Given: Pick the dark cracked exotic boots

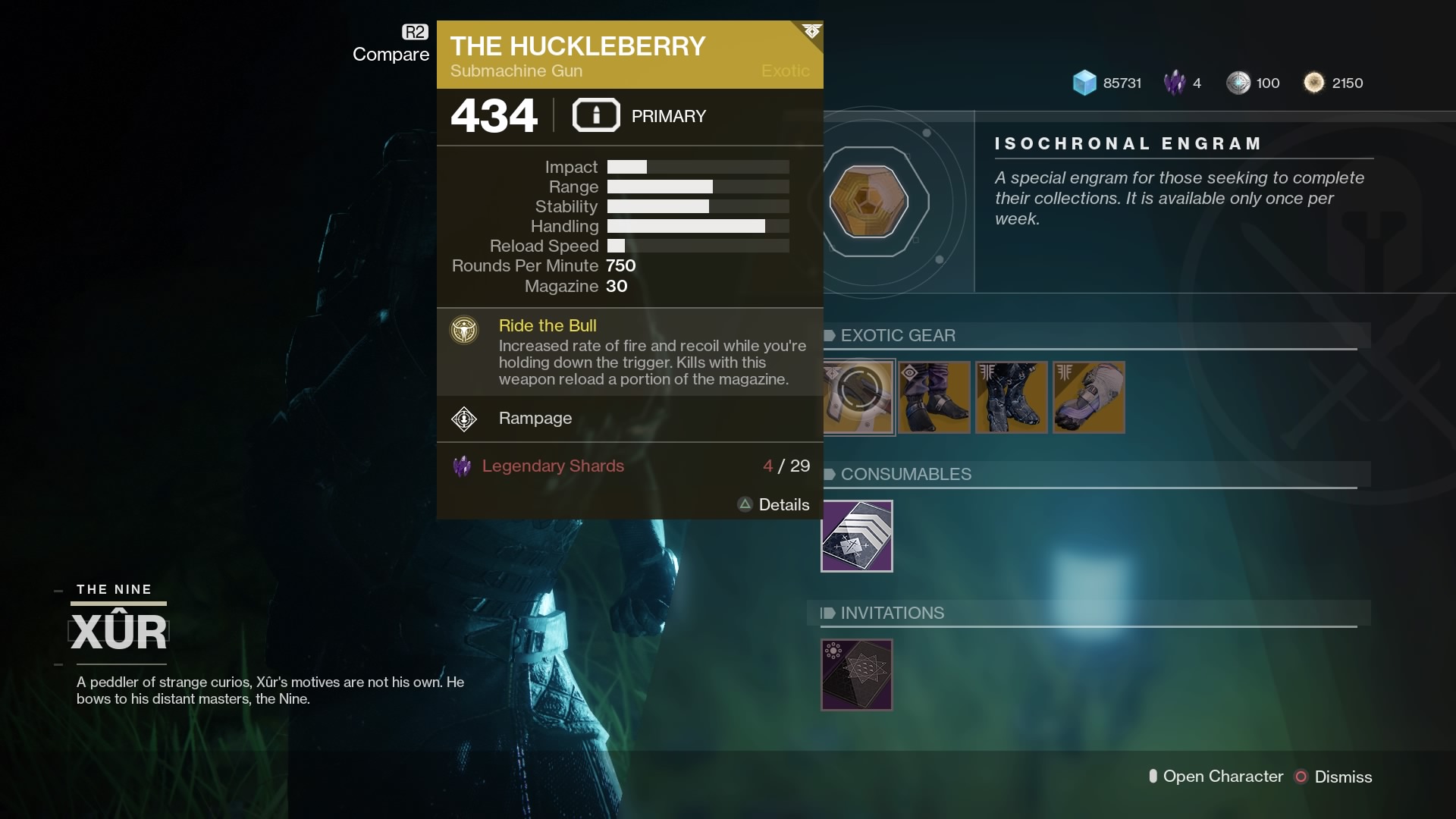Looking at the screenshot, I should click(1012, 397).
